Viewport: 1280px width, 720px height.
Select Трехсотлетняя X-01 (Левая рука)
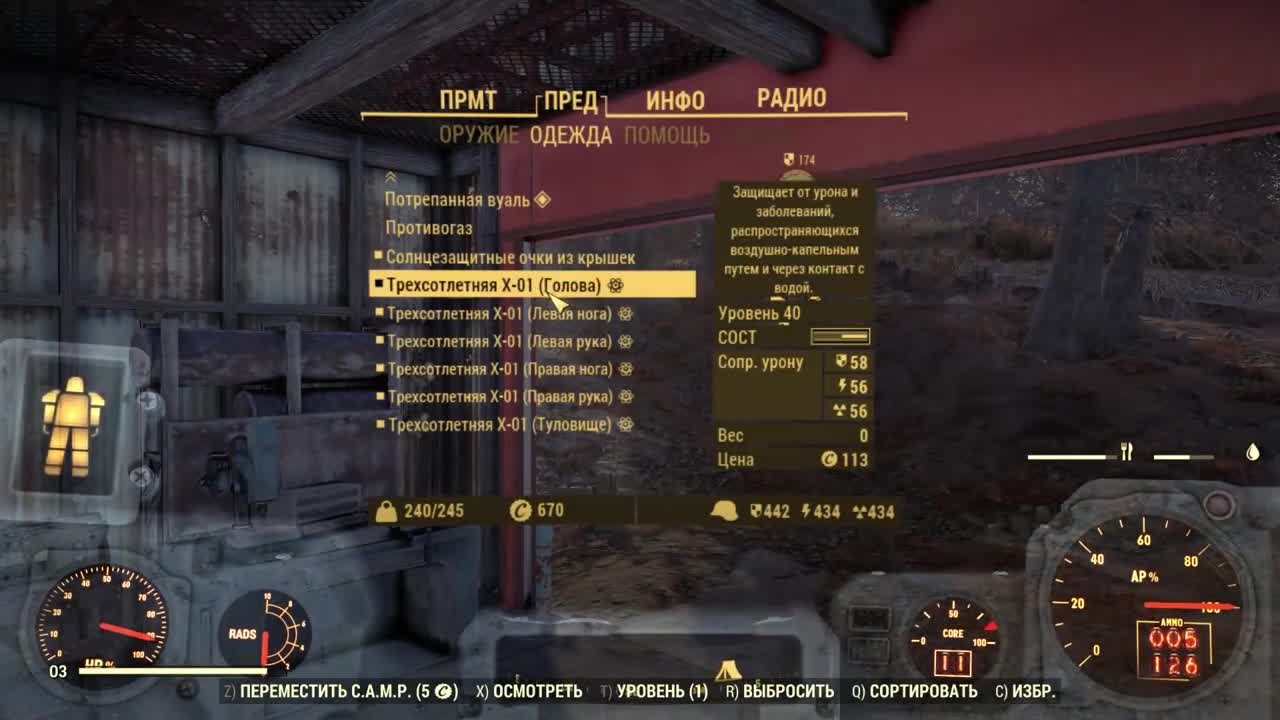point(500,342)
